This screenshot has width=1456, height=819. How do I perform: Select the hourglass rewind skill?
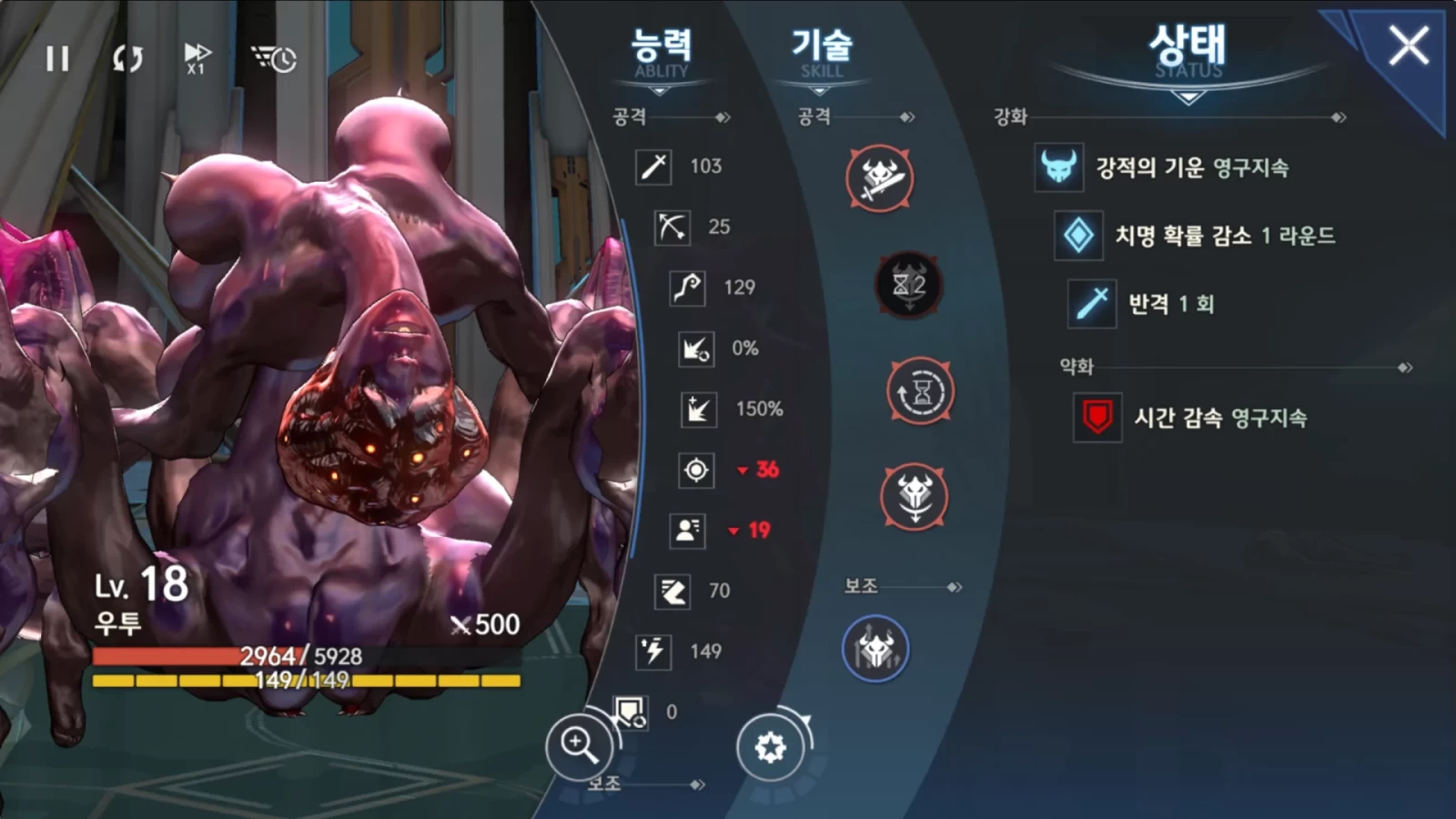pyautogui.click(x=920, y=391)
